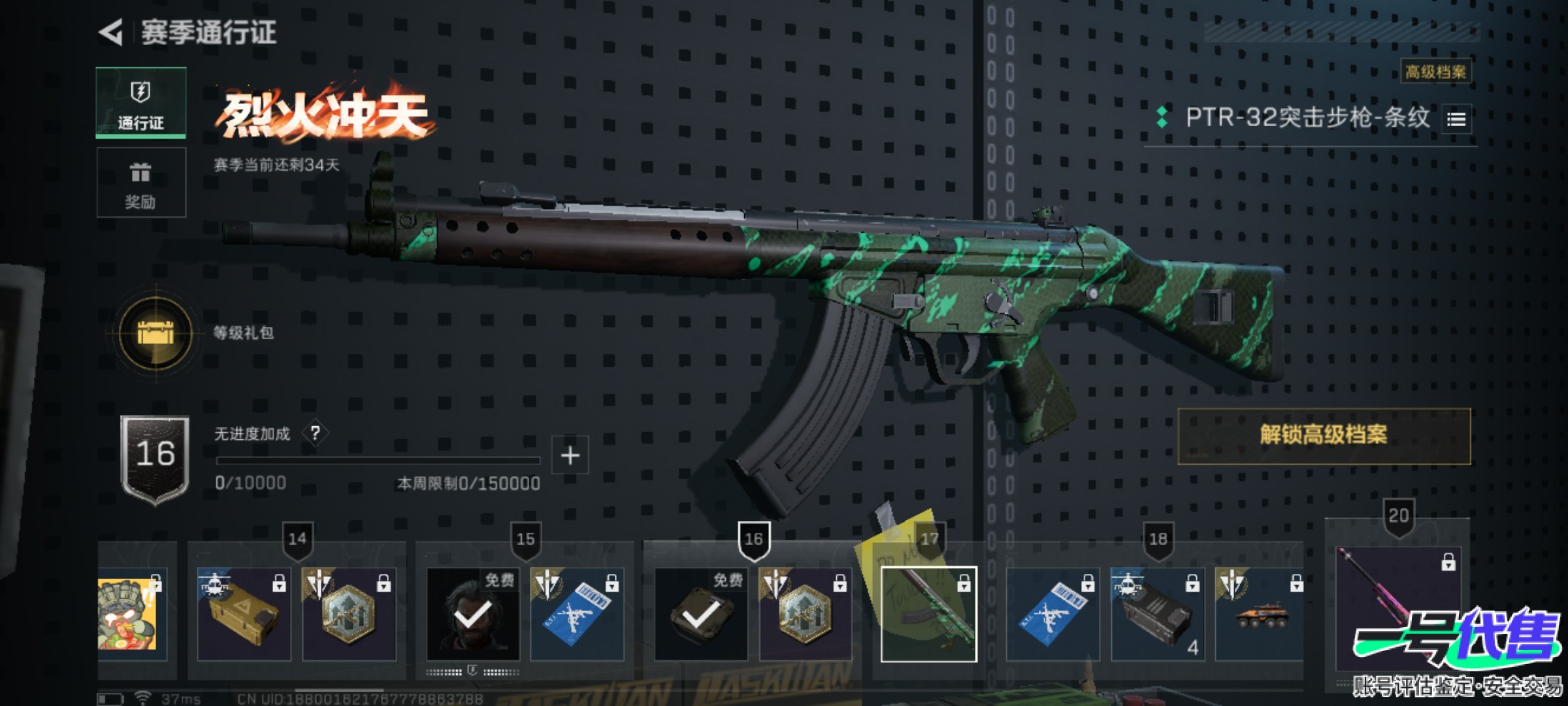Select the level 16 free claimed crate reward

pos(700,614)
